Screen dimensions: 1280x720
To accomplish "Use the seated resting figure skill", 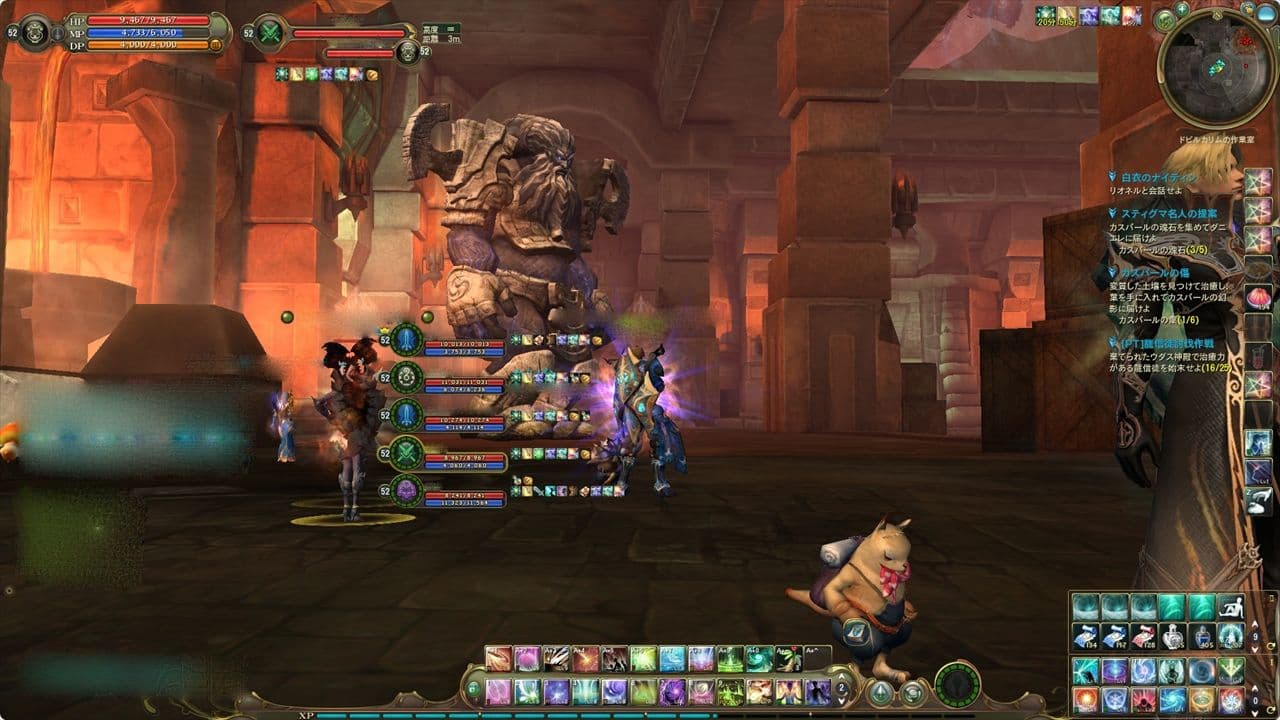I will (1230, 607).
